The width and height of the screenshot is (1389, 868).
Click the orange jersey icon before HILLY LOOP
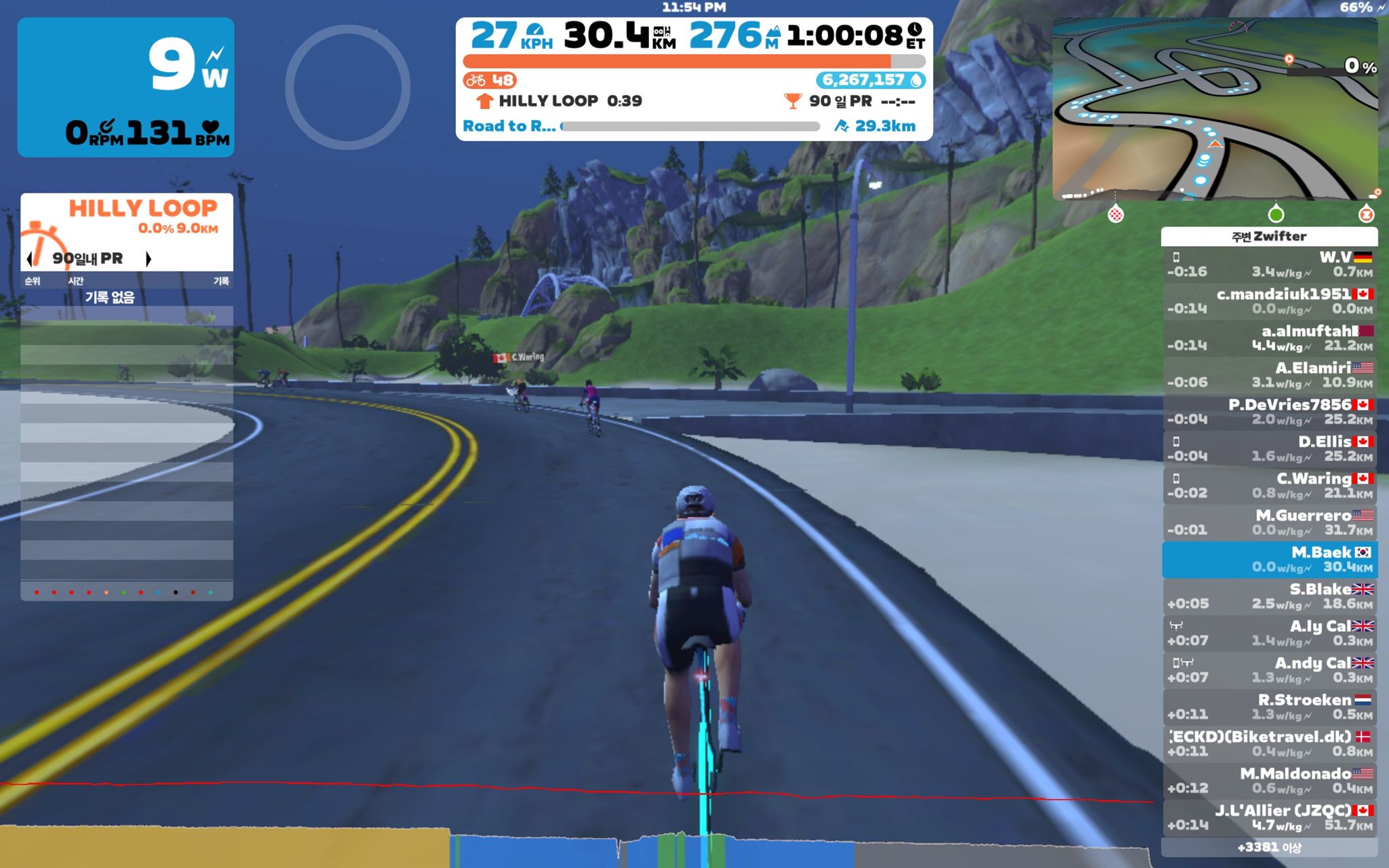(x=484, y=100)
